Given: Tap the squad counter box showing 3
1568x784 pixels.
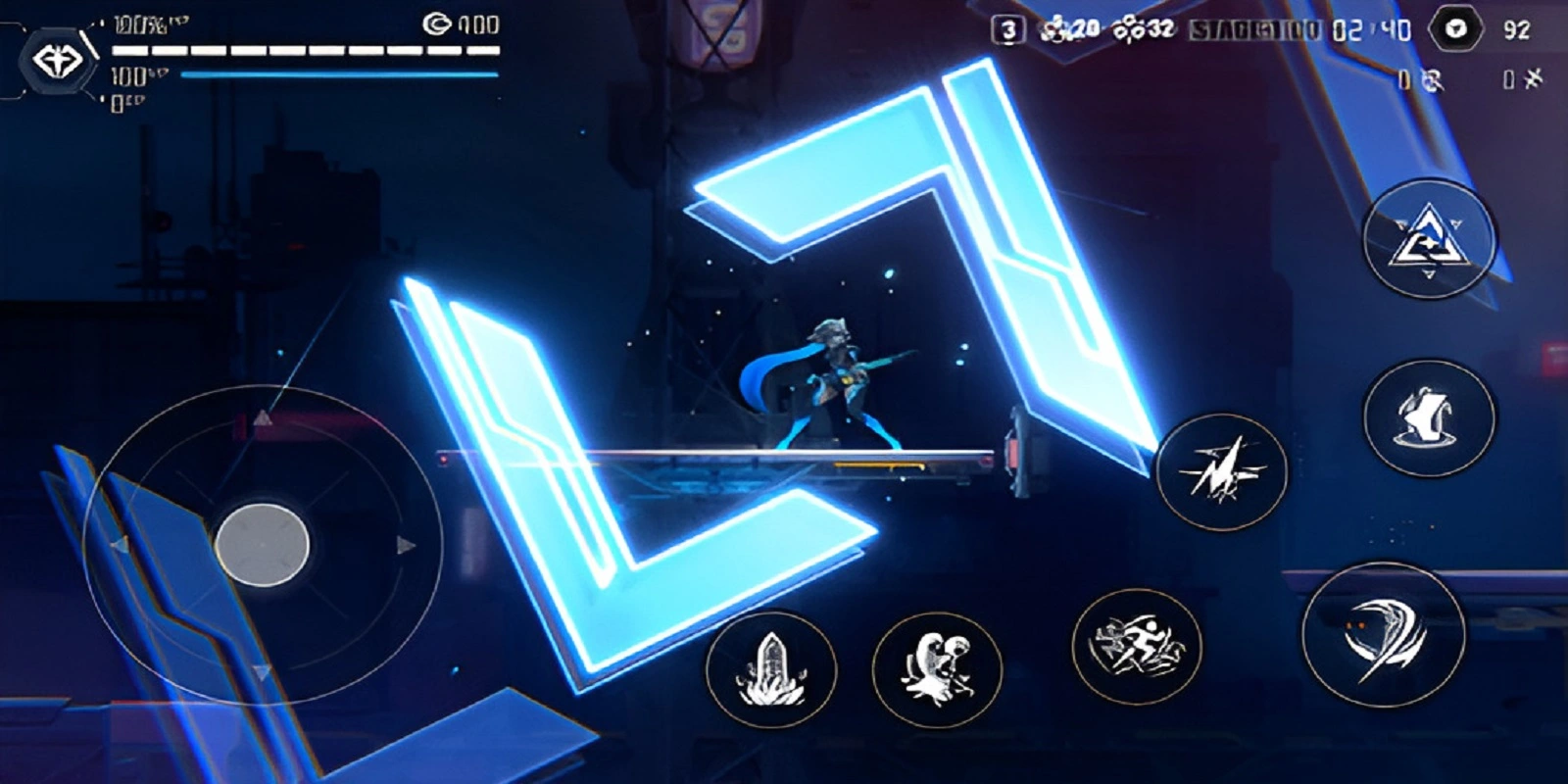Looking at the screenshot, I should pyautogui.click(x=1005, y=26).
